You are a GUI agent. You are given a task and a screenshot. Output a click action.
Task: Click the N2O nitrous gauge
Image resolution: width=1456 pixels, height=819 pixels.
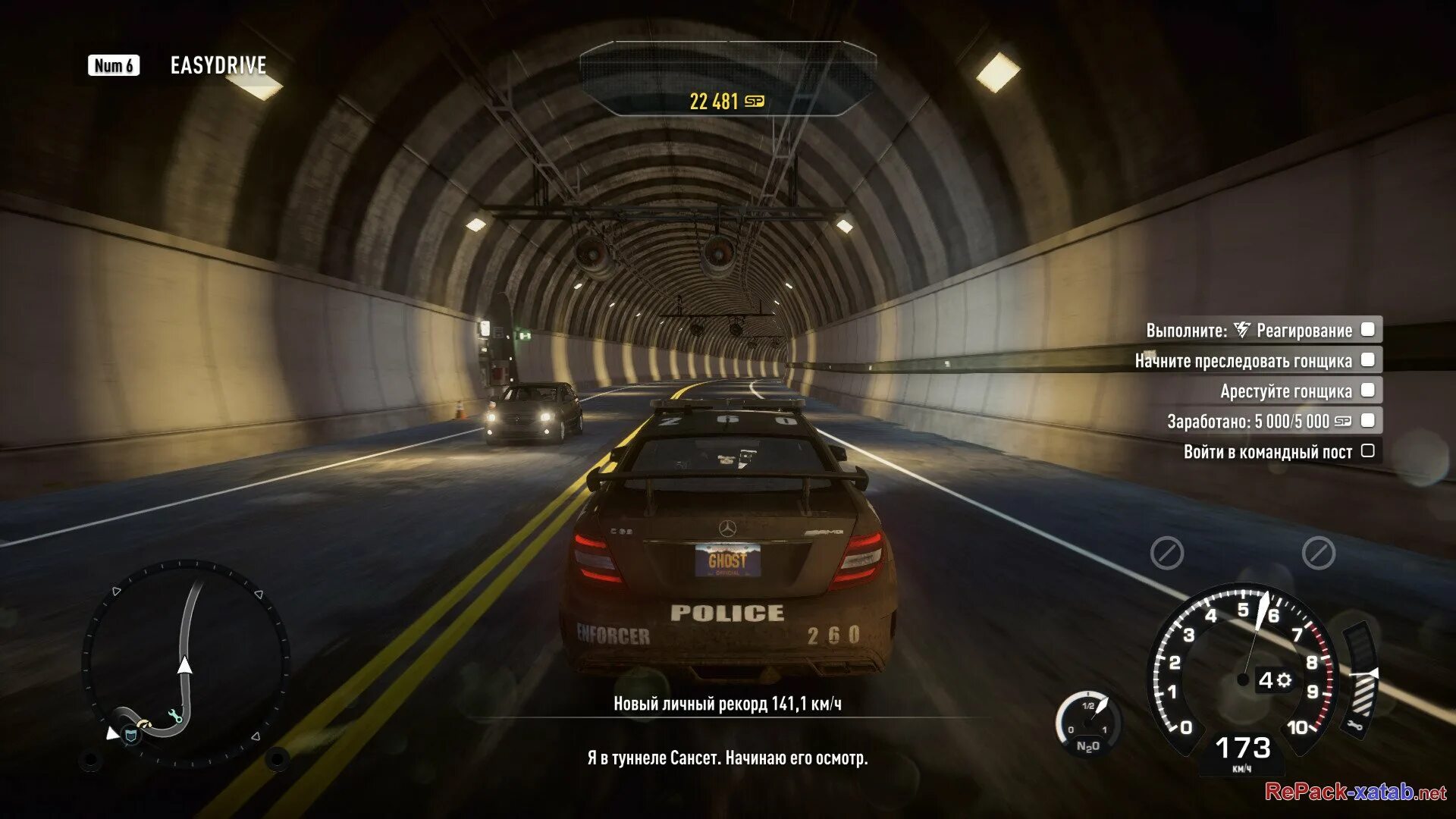click(1088, 724)
